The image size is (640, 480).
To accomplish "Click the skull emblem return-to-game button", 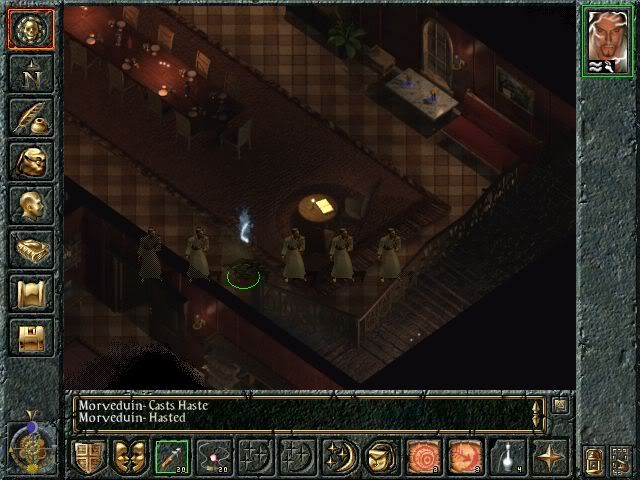I will point(30,29).
